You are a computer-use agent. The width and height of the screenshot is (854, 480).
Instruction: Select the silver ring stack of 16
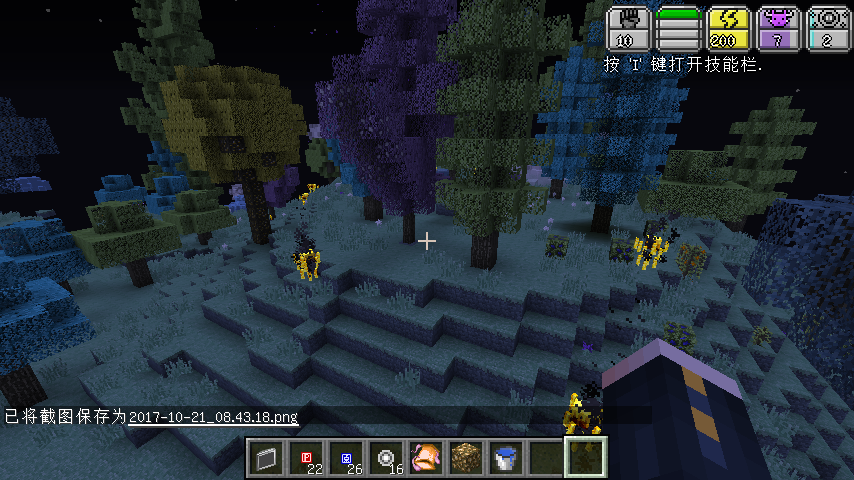coord(387,459)
